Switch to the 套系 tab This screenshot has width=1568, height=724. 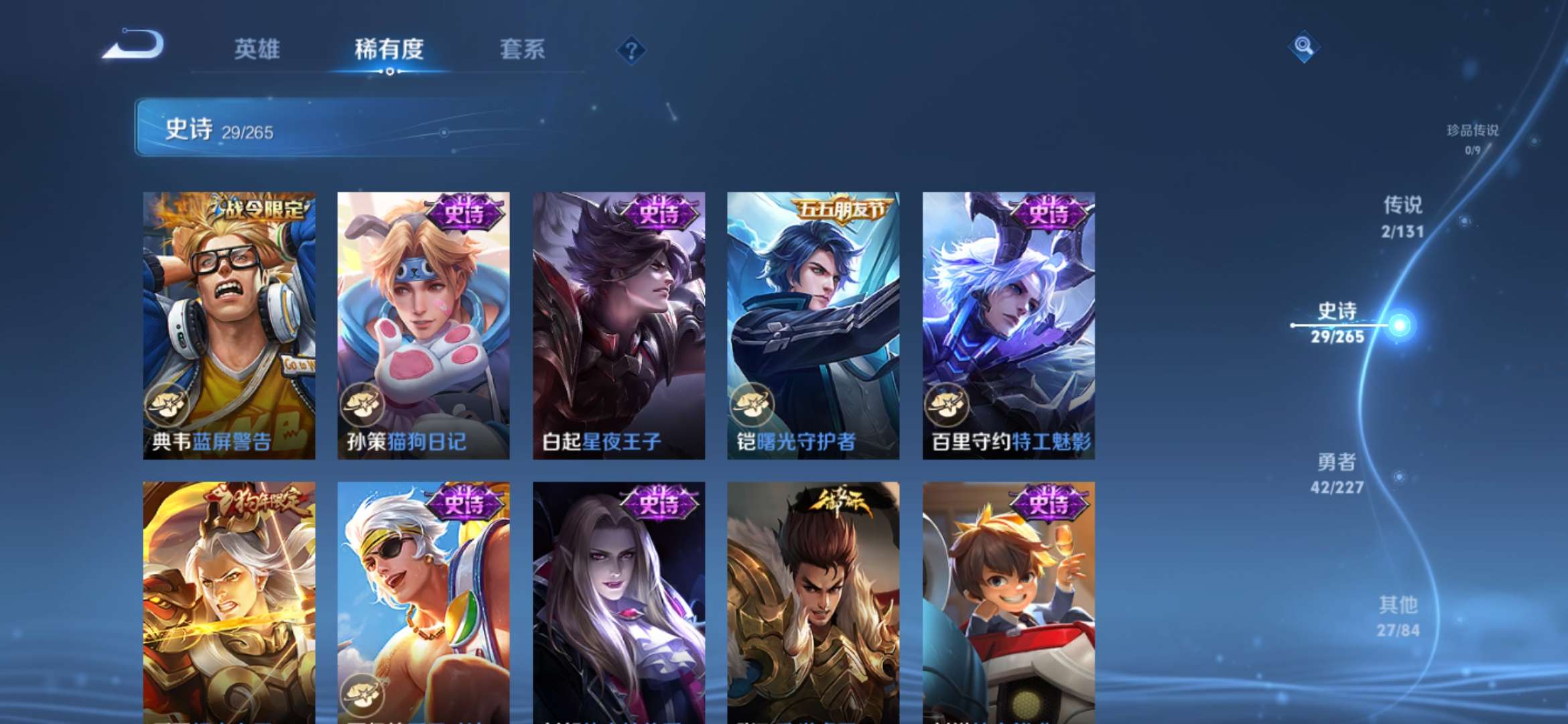pyautogui.click(x=521, y=49)
